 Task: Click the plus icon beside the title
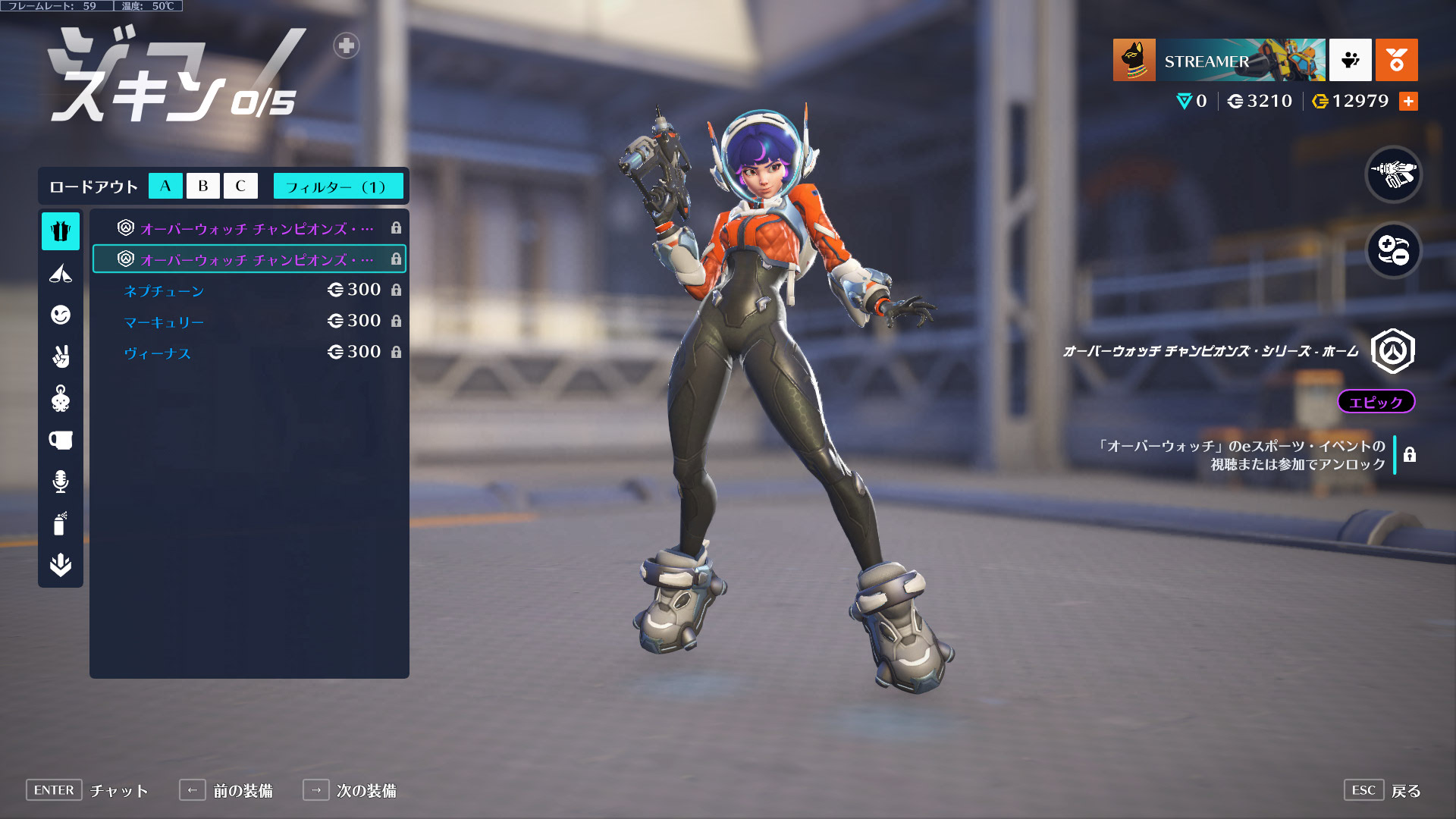pyautogui.click(x=347, y=45)
